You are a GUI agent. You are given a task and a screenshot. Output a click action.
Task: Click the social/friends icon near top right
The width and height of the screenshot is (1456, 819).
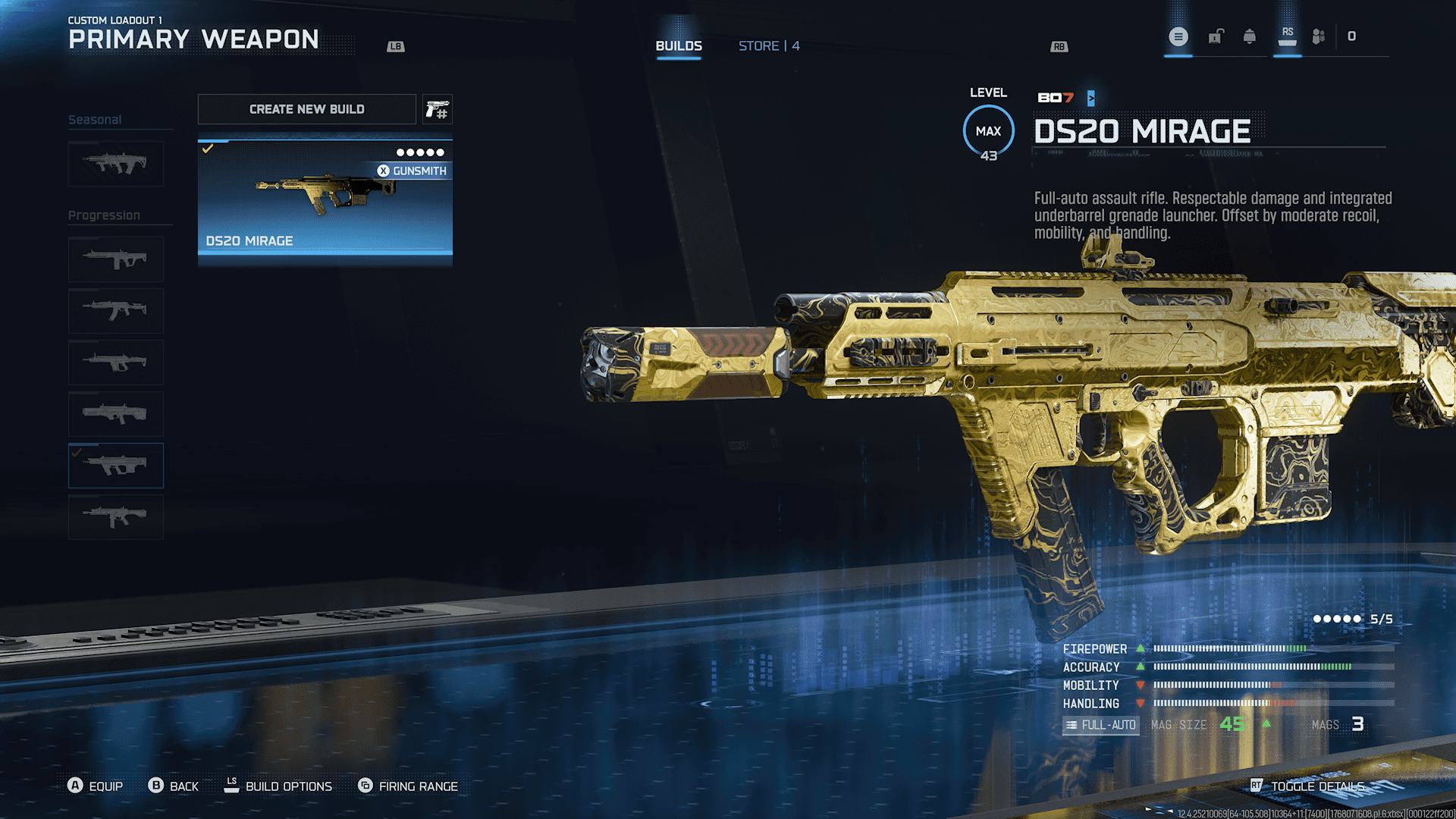1317,36
